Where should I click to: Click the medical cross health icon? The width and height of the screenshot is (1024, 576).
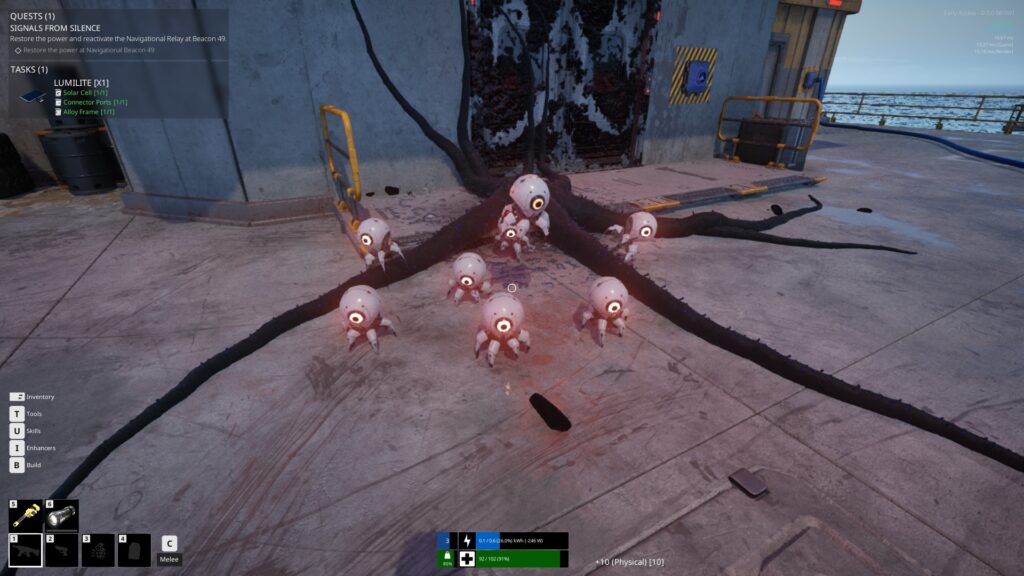tap(466, 559)
